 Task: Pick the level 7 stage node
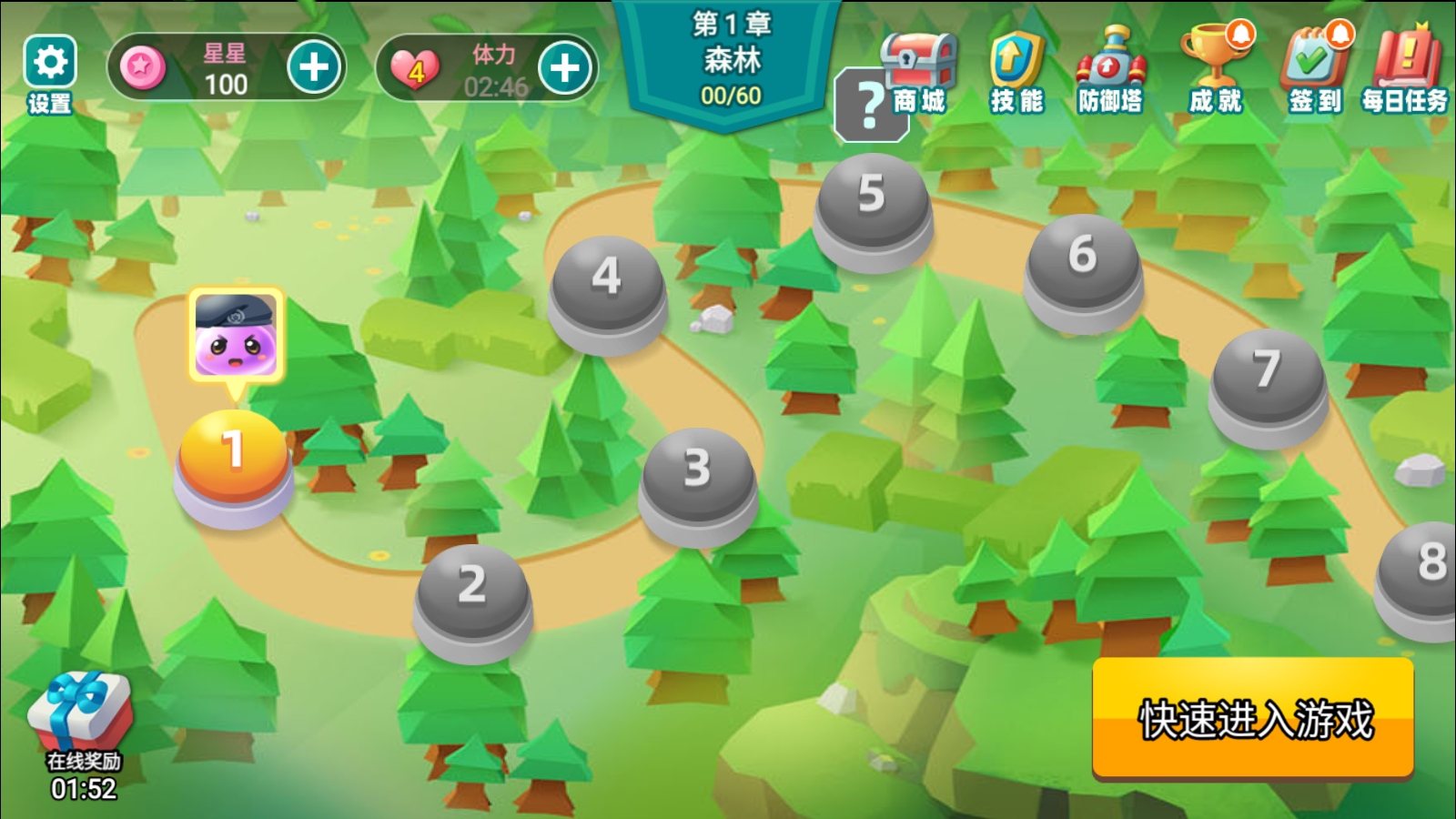tap(1268, 378)
